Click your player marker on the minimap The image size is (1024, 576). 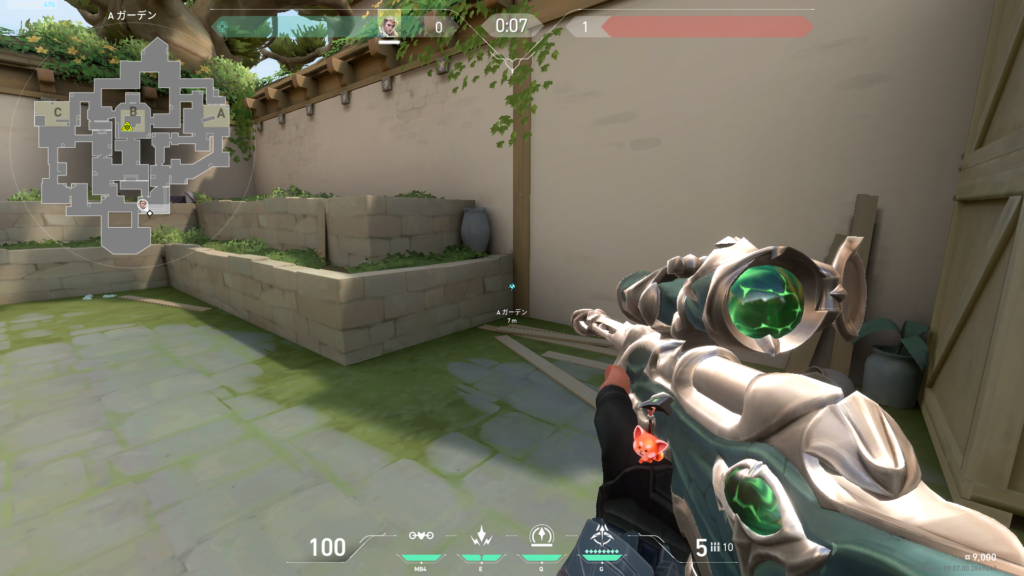[145, 205]
